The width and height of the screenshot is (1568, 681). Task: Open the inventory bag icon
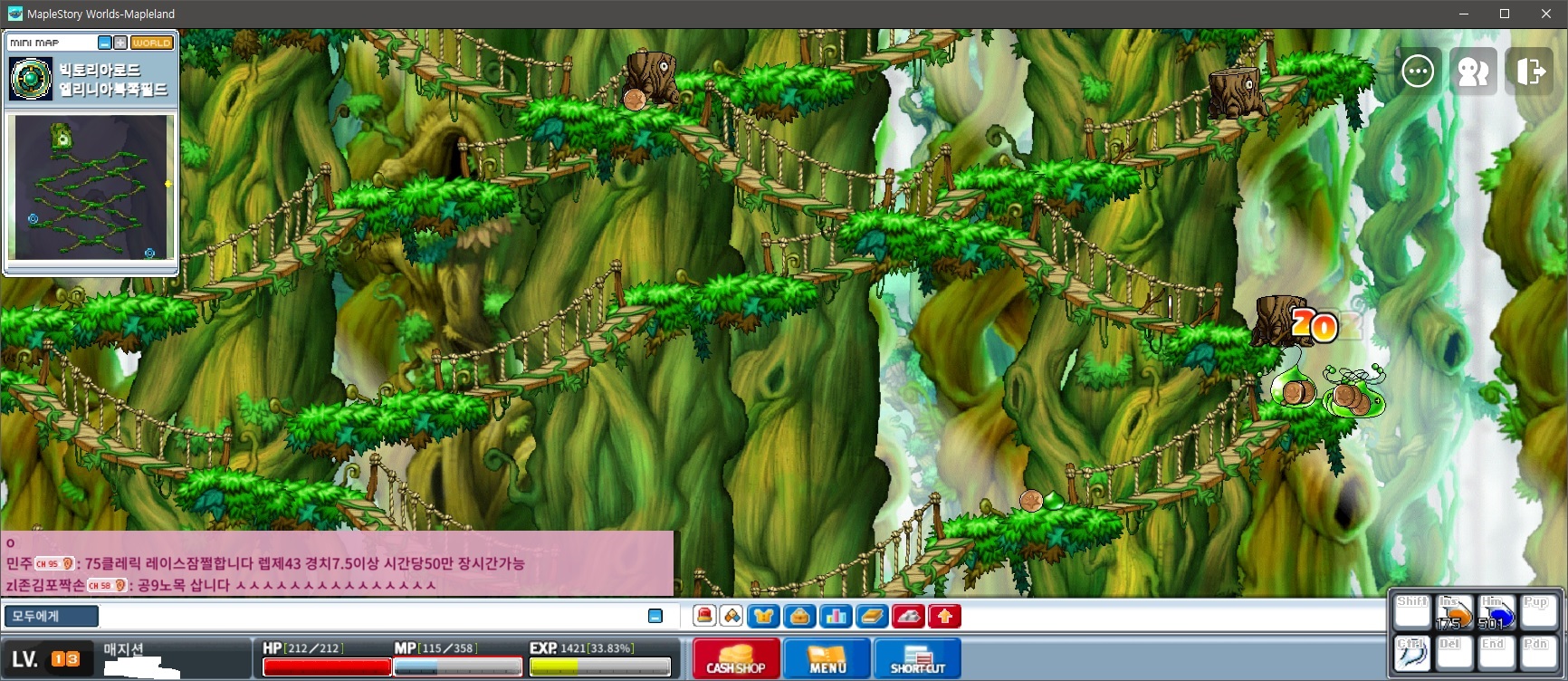(x=799, y=617)
